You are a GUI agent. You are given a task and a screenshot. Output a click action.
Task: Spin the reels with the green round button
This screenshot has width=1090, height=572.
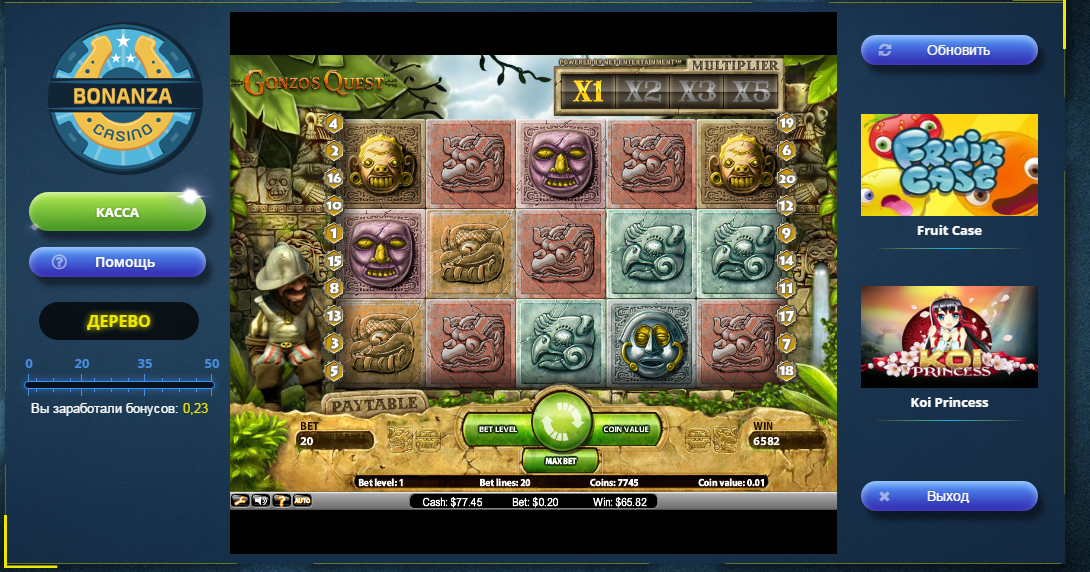pos(563,424)
